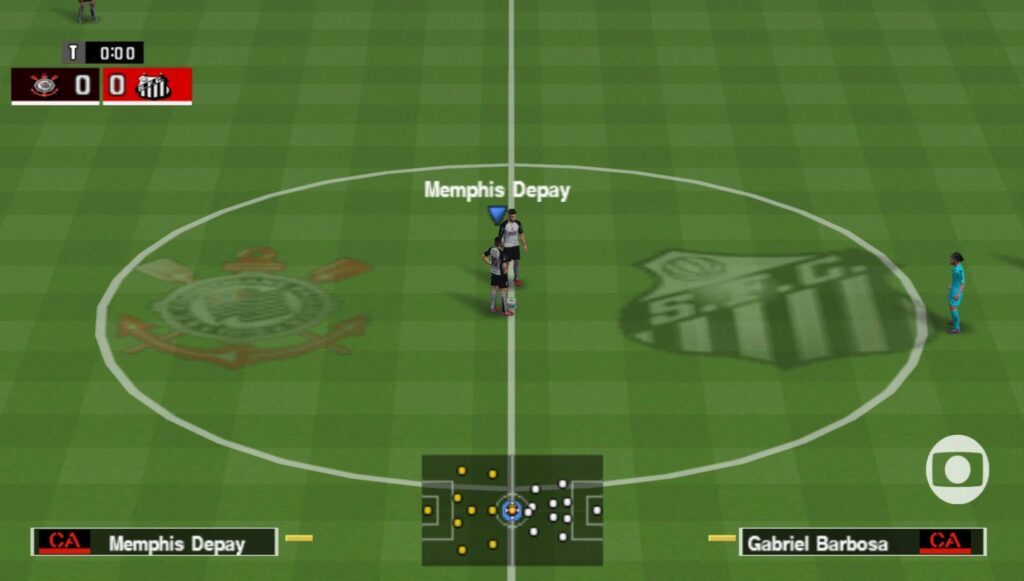This screenshot has width=1024, height=581.
Task: Click the Santos crest on the scoreboard
Action: [x=154, y=86]
